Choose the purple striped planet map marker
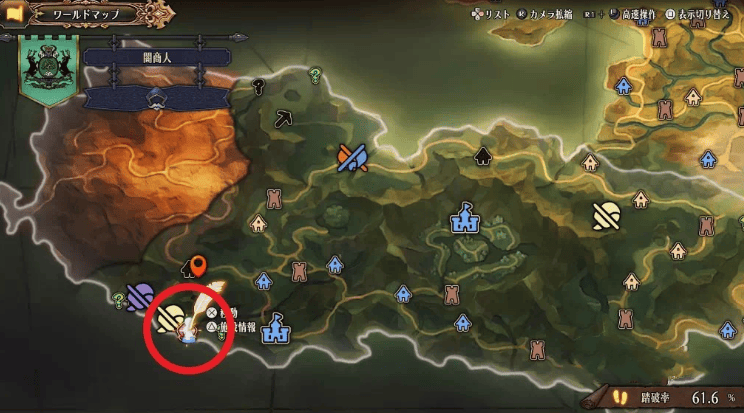Viewport: 744px width, 413px height. click(x=141, y=296)
